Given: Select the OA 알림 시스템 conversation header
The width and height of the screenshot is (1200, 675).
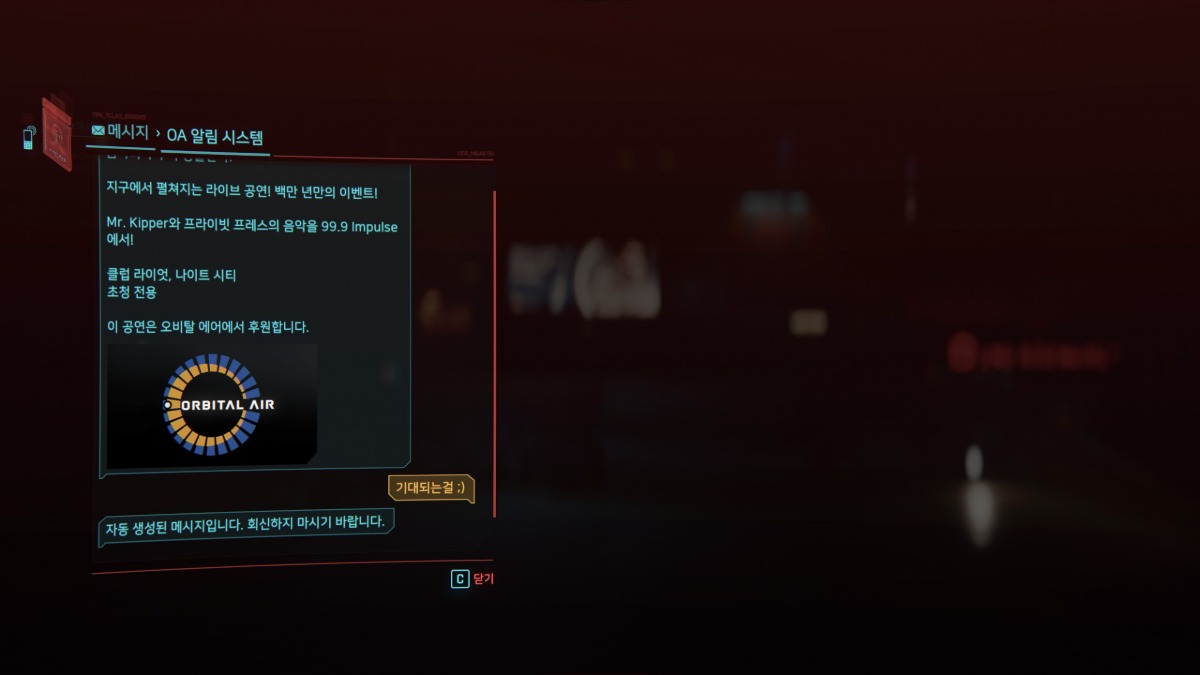Looking at the screenshot, I should 215,137.
